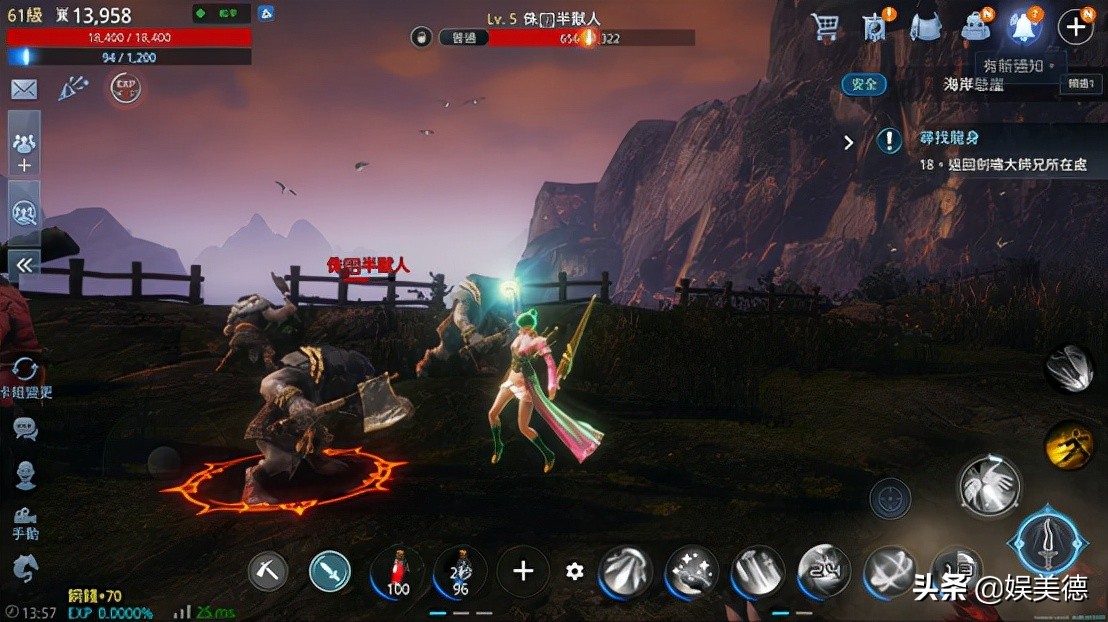Activate the golden dash skill icon
This screenshot has height=622, width=1108.
(x=1069, y=445)
